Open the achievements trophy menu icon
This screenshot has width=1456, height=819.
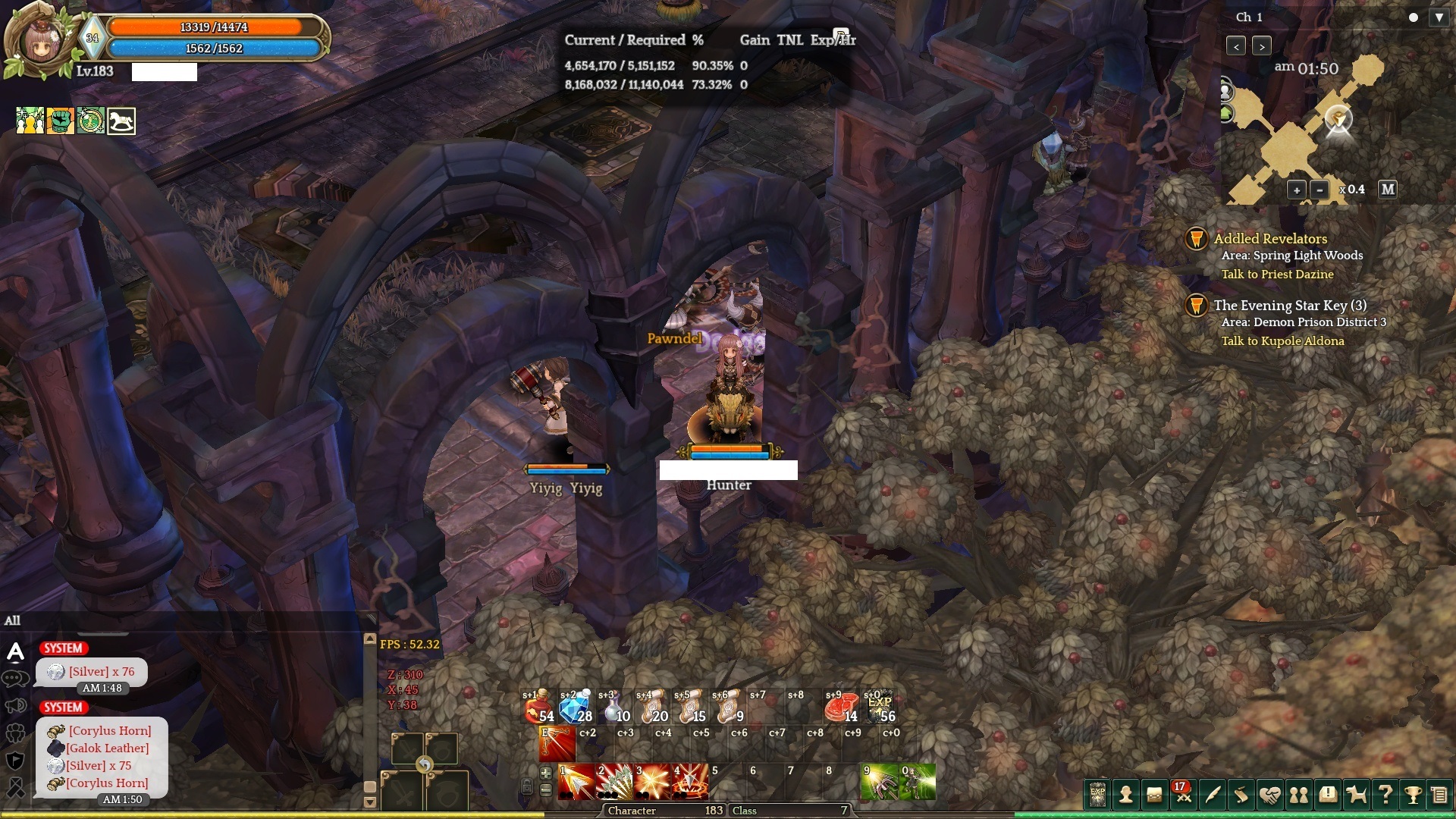[x=1413, y=795]
